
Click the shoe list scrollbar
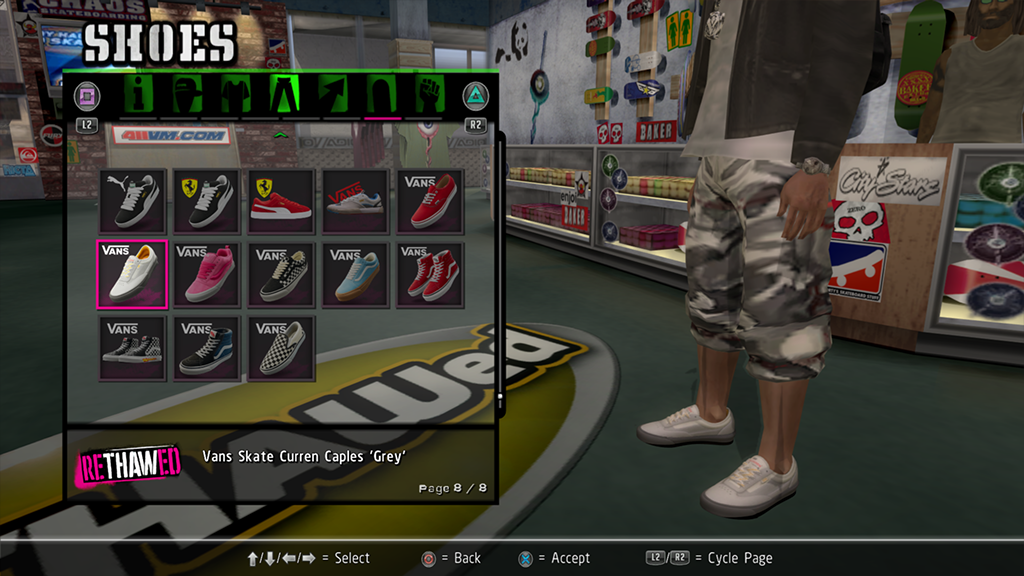(500, 270)
